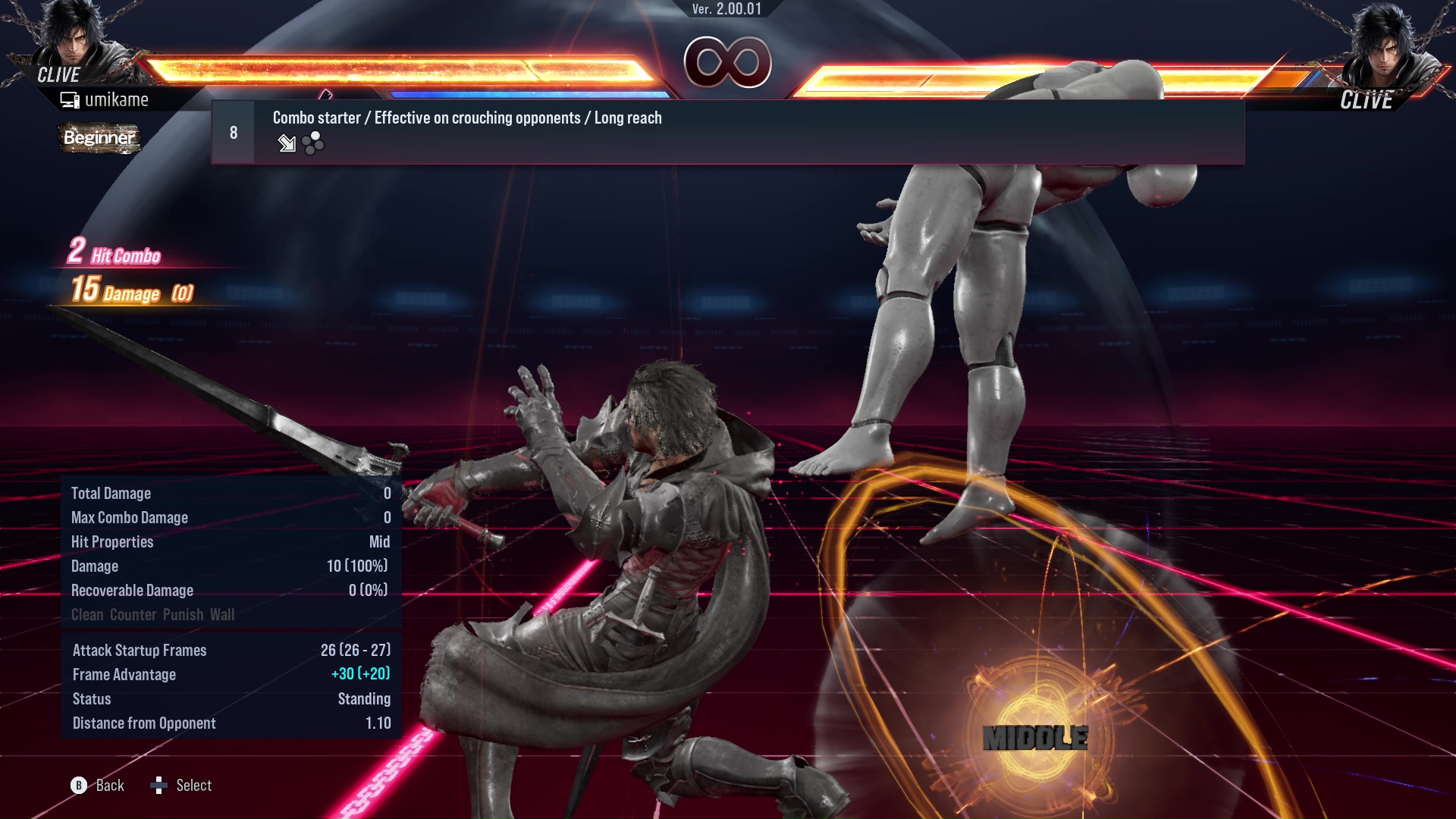Click the D-pad Select prompt icon
The width and height of the screenshot is (1456, 819).
tap(160, 785)
